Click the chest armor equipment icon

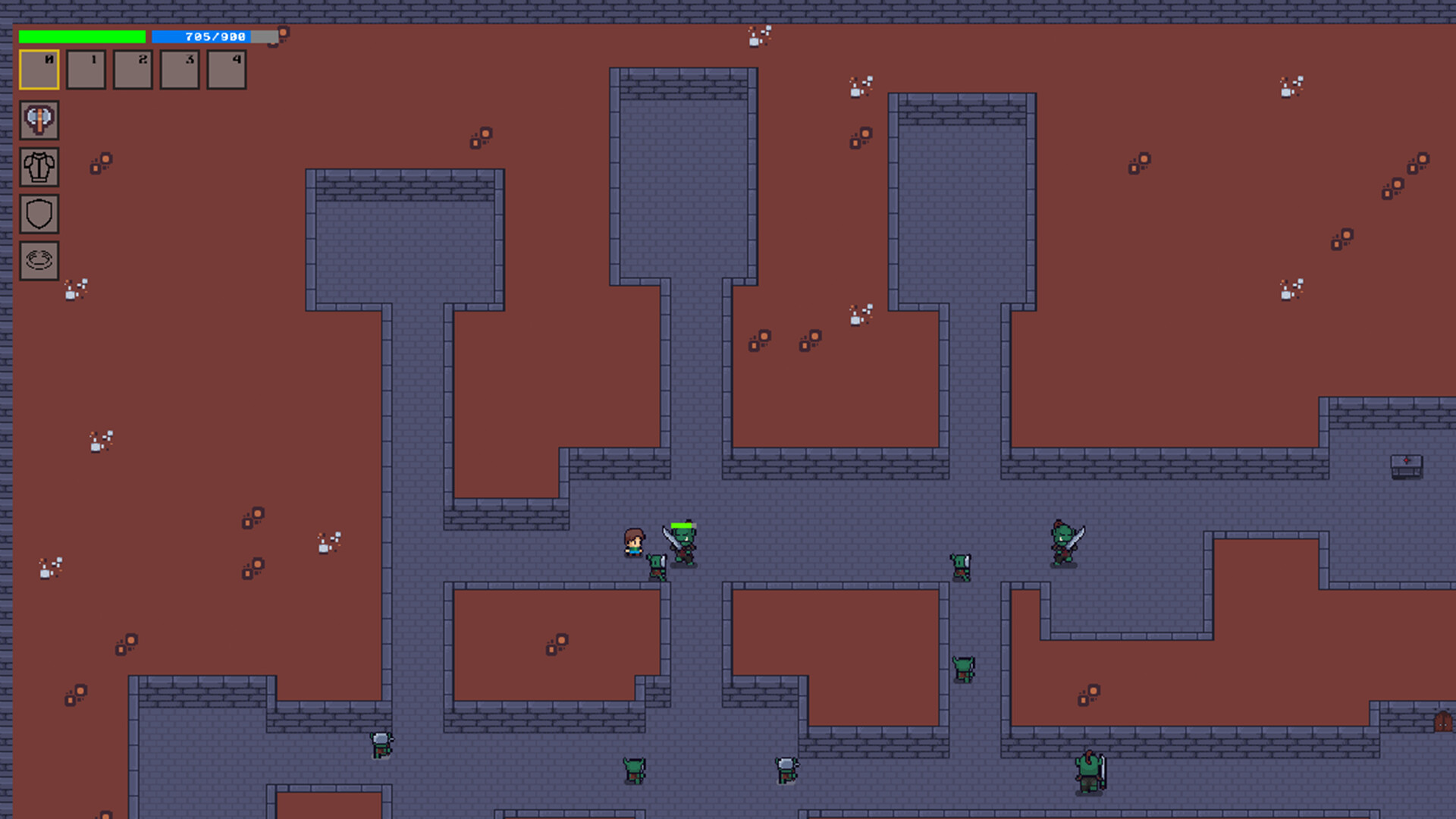(39, 167)
